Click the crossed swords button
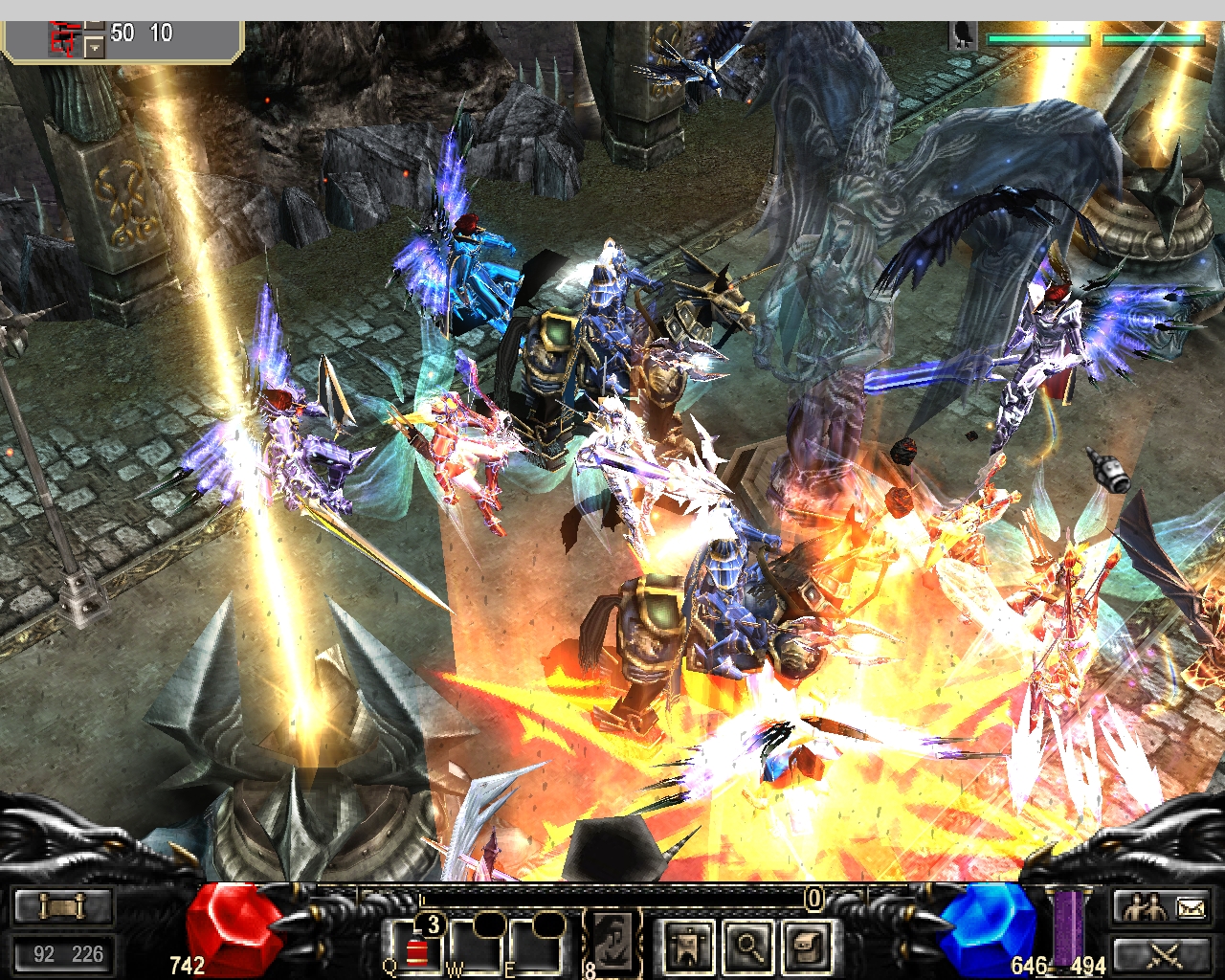Screen dimensions: 1225x980 [x=1165, y=953]
